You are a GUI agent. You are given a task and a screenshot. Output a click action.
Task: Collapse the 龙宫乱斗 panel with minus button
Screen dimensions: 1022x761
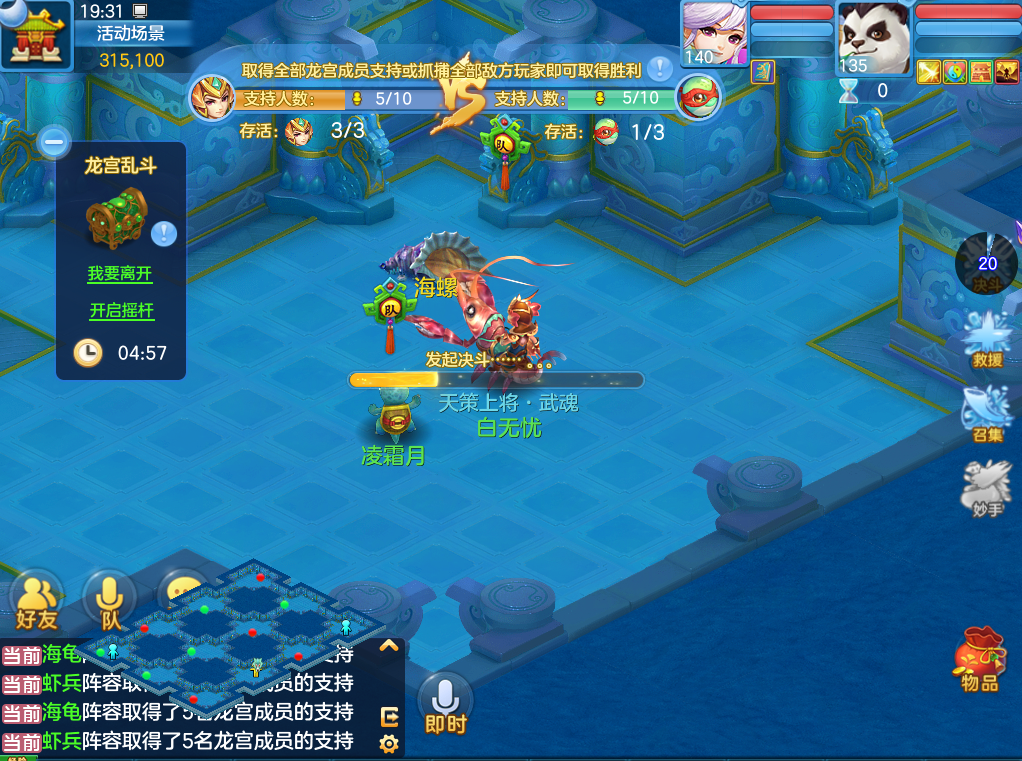click(x=54, y=142)
